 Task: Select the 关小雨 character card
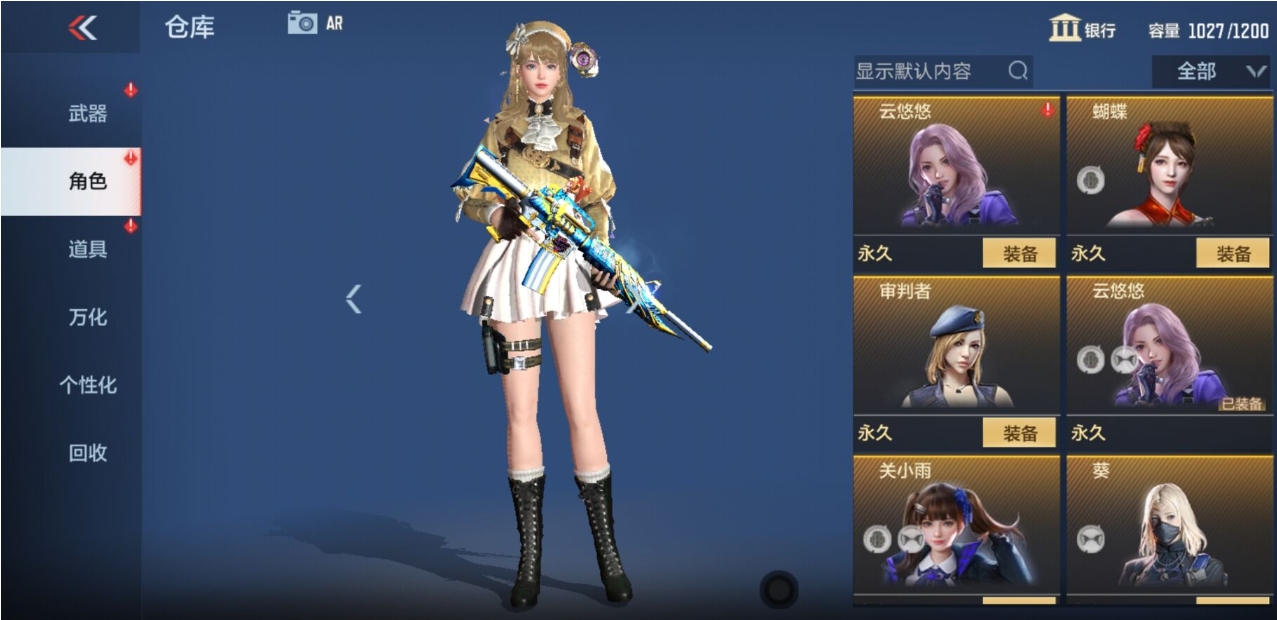(x=955, y=525)
